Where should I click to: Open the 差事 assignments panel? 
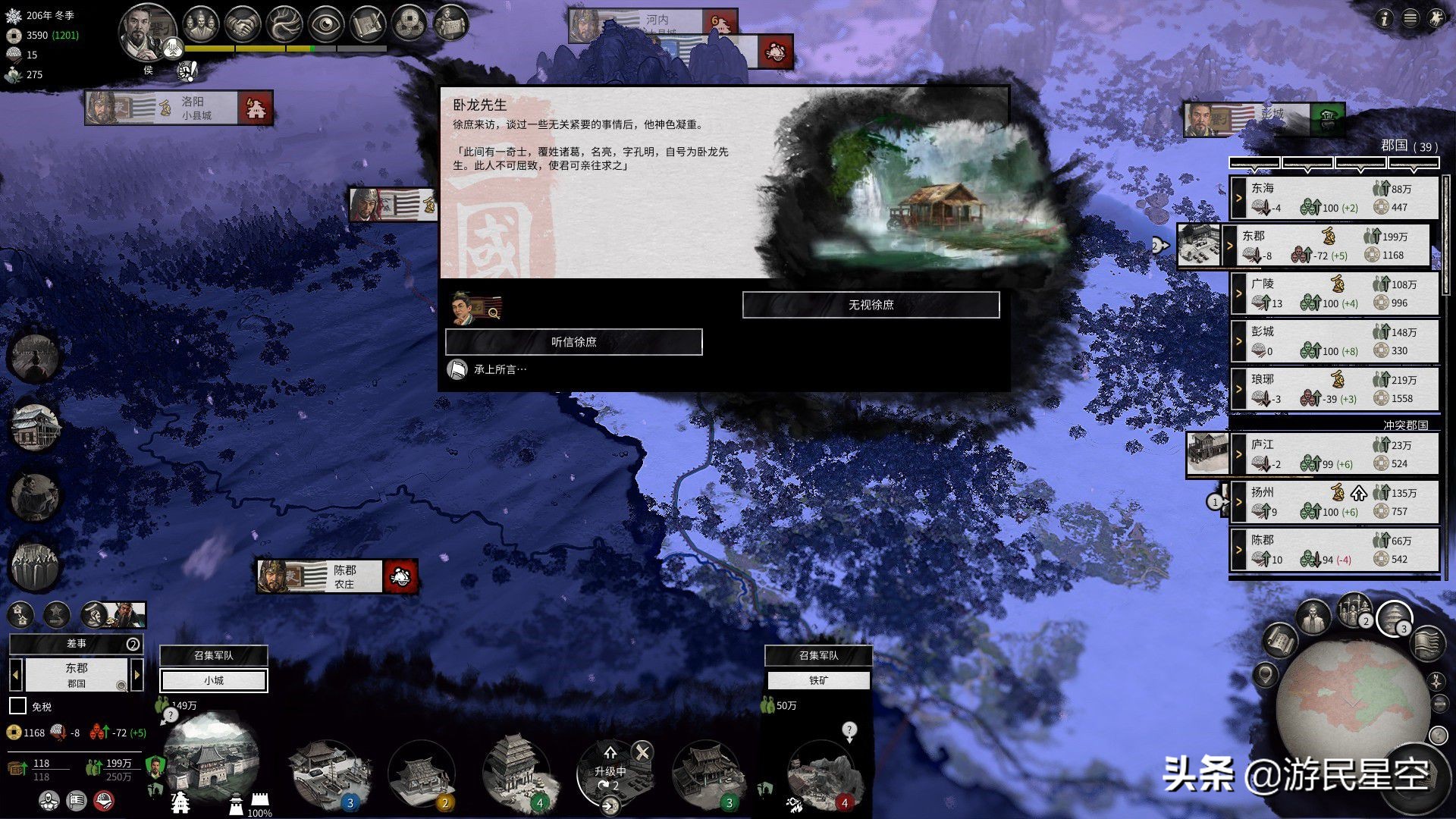point(76,644)
